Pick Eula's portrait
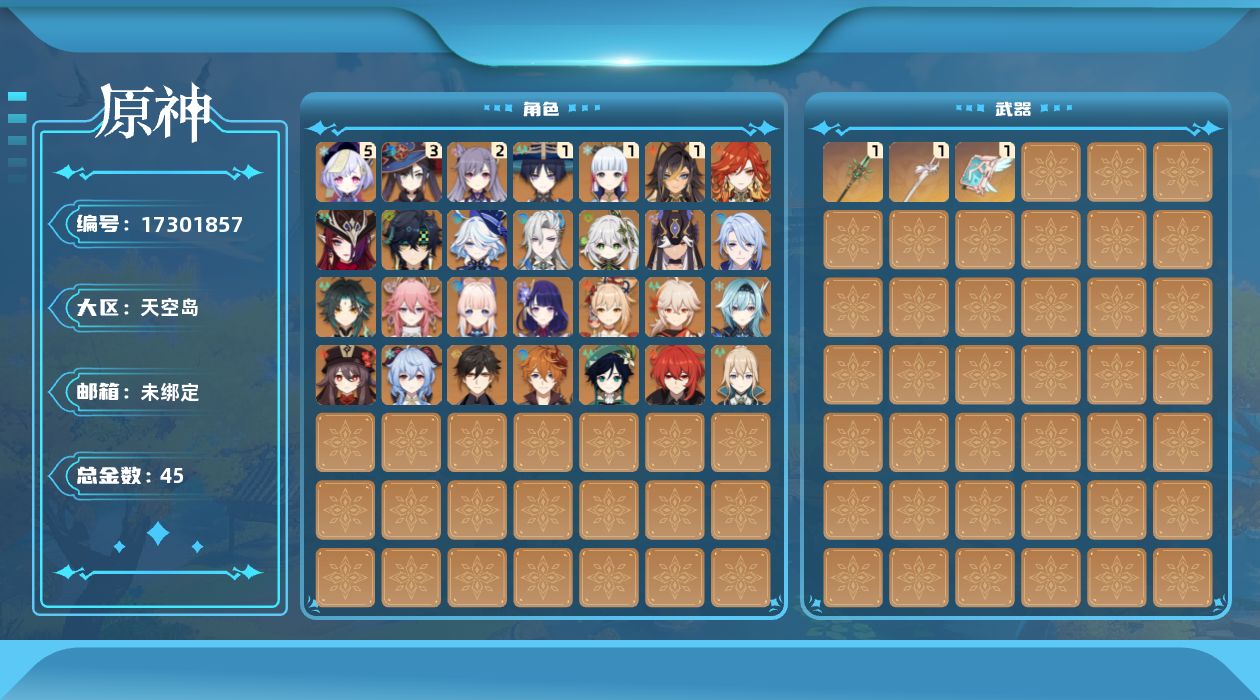1260x700 pixels. coord(741,307)
